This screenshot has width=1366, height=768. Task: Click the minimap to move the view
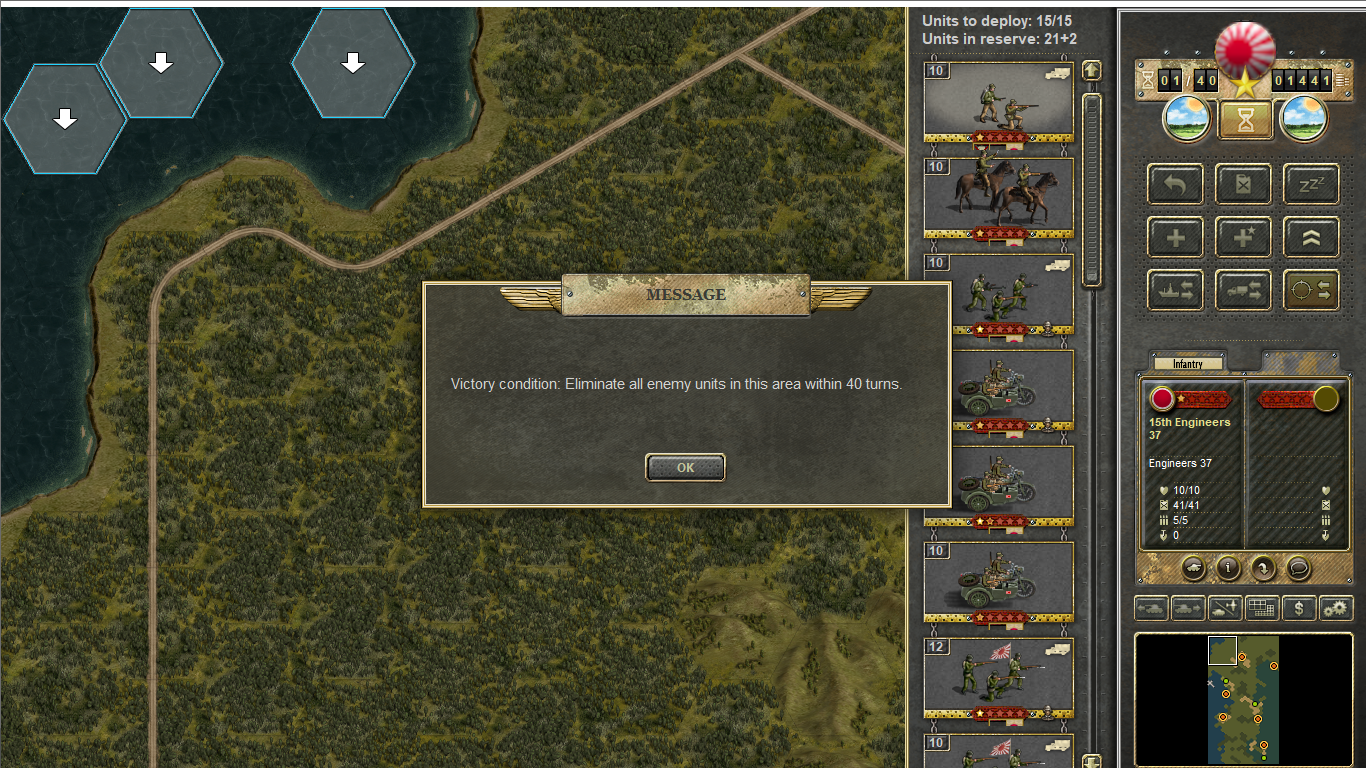tap(1243, 698)
